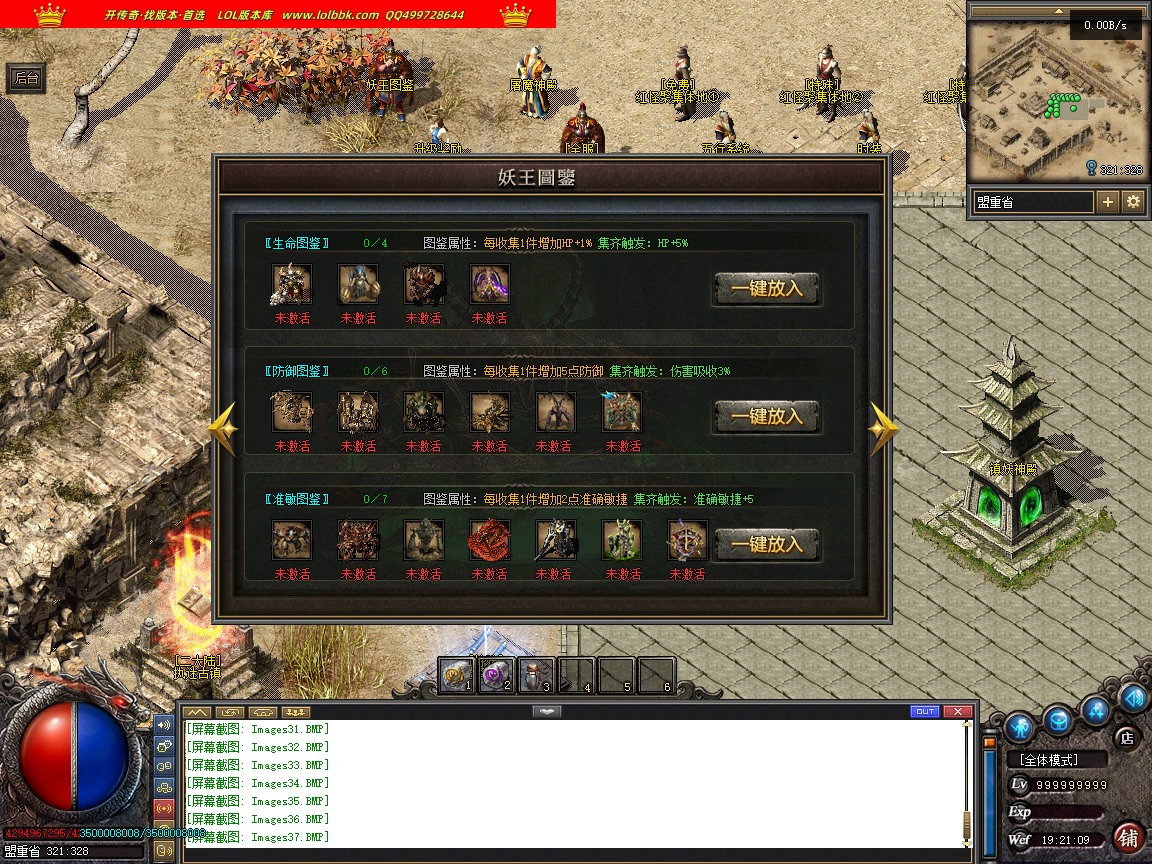Click the plus button under the minimap
The height and width of the screenshot is (864, 1152).
tap(1108, 202)
